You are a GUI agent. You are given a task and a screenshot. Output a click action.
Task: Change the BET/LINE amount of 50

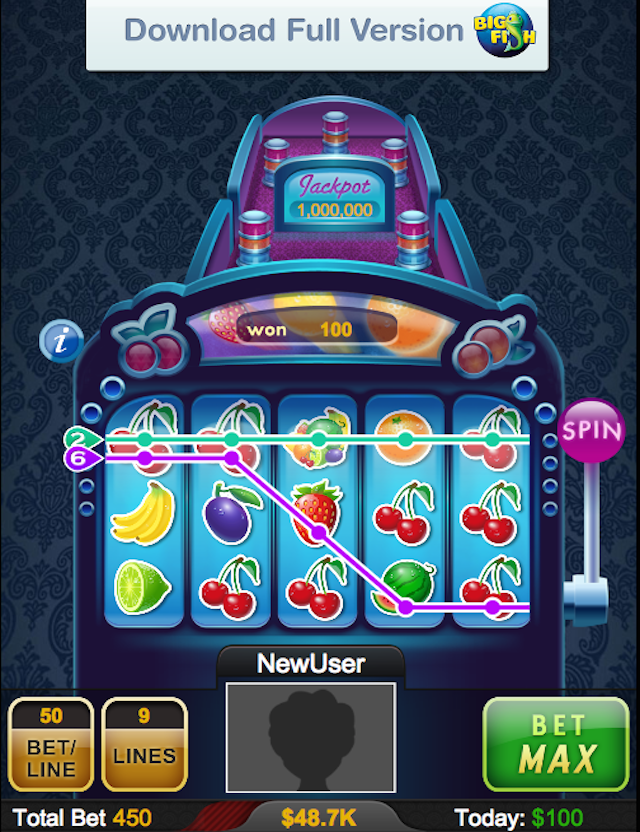pos(51,743)
